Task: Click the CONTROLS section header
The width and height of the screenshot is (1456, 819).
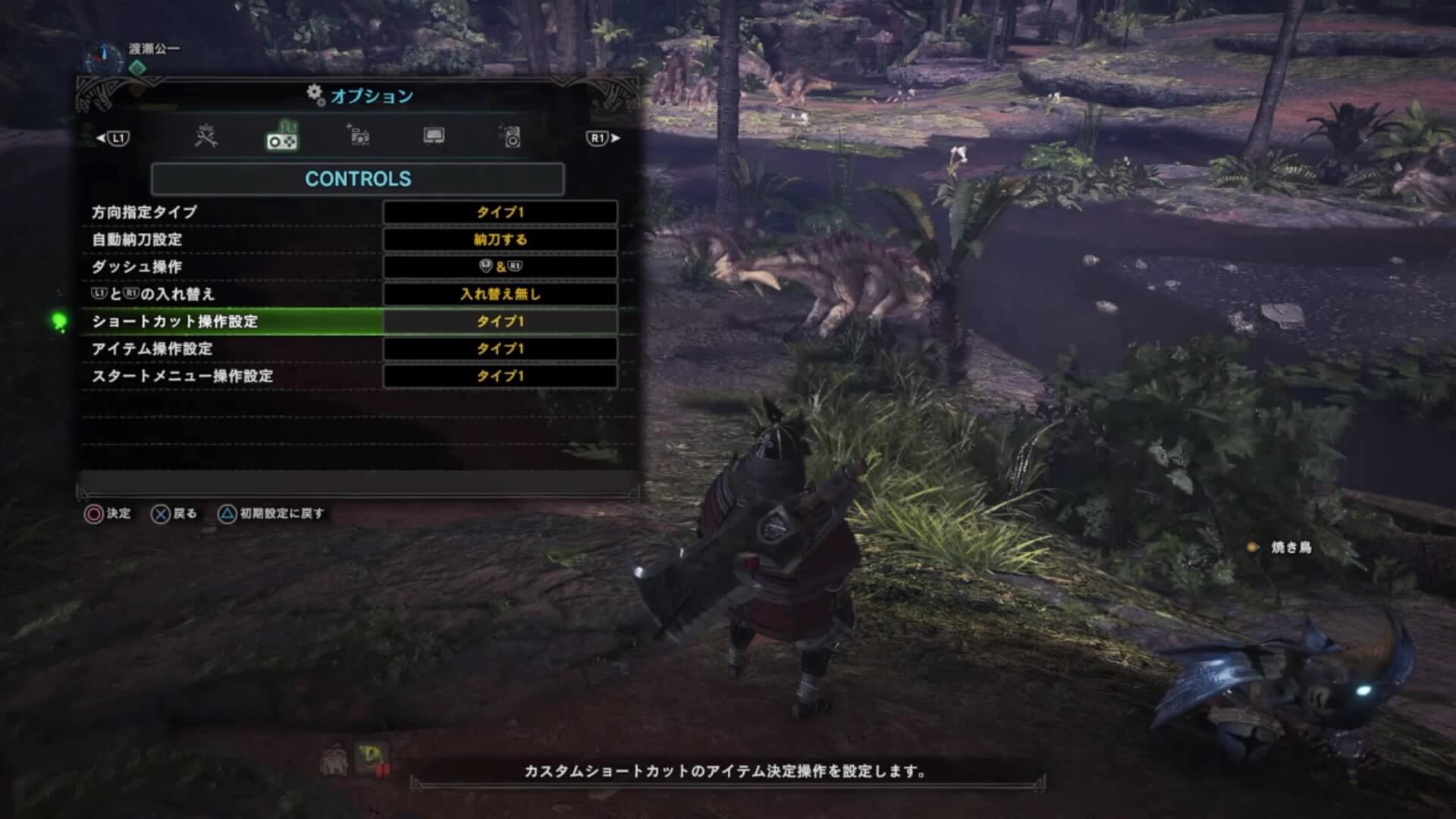Action: (357, 179)
